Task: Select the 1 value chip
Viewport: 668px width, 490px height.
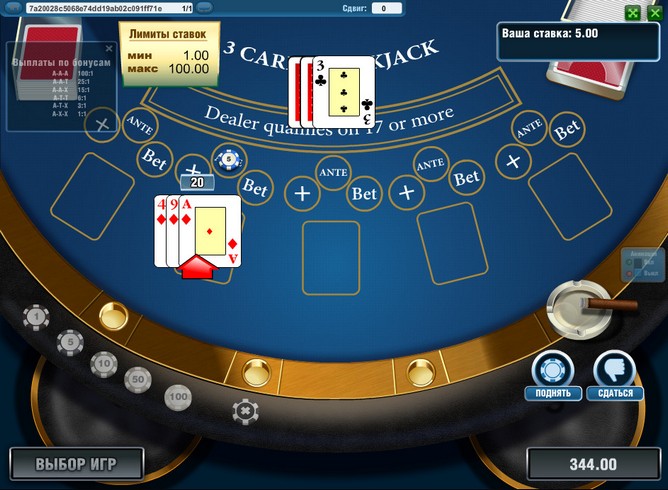Action: click(38, 318)
